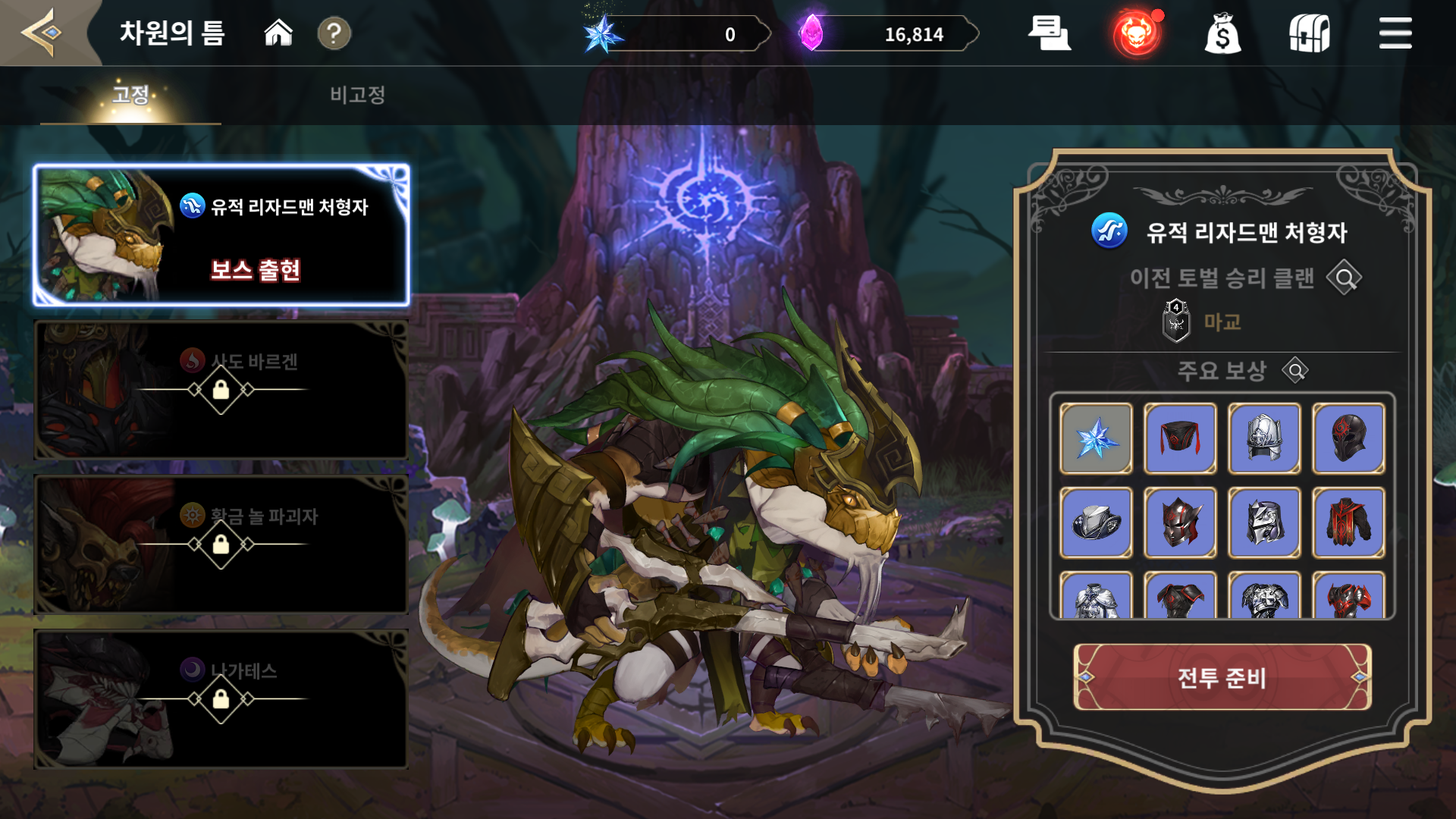
Task: Select the 고정 tab
Action: pyautogui.click(x=130, y=95)
